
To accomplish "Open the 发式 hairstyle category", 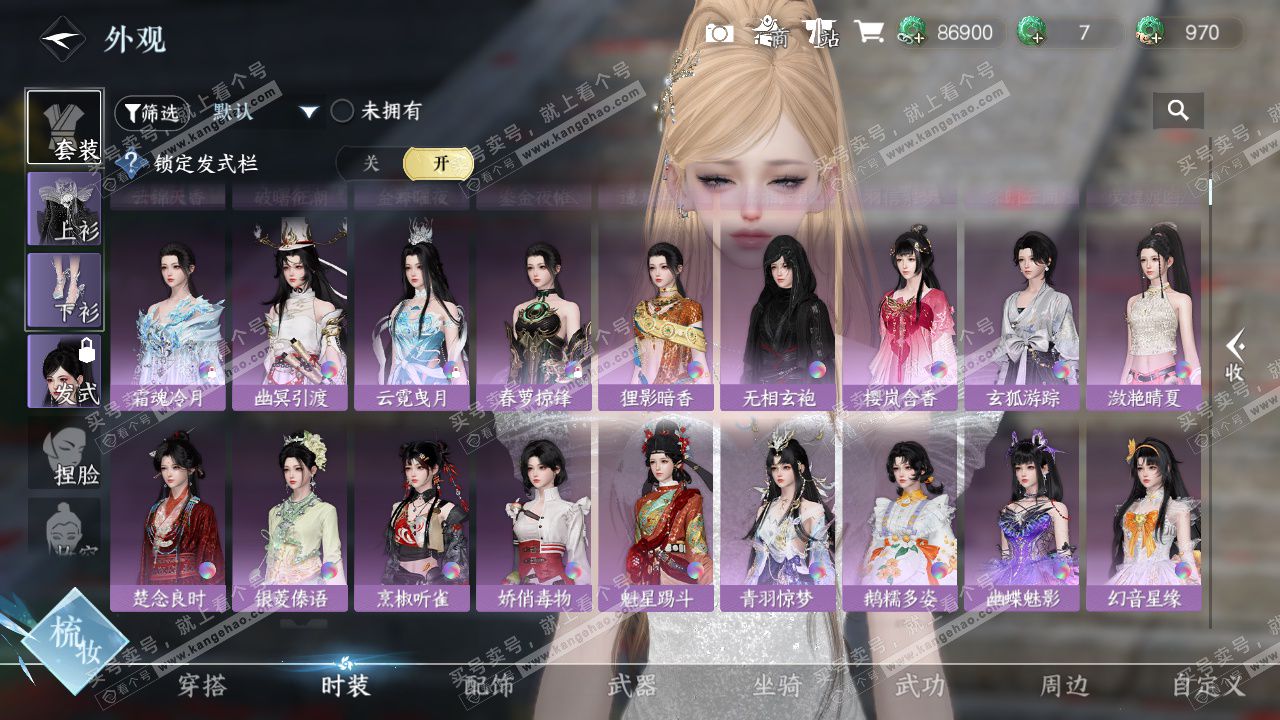I will [x=64, y=371].
